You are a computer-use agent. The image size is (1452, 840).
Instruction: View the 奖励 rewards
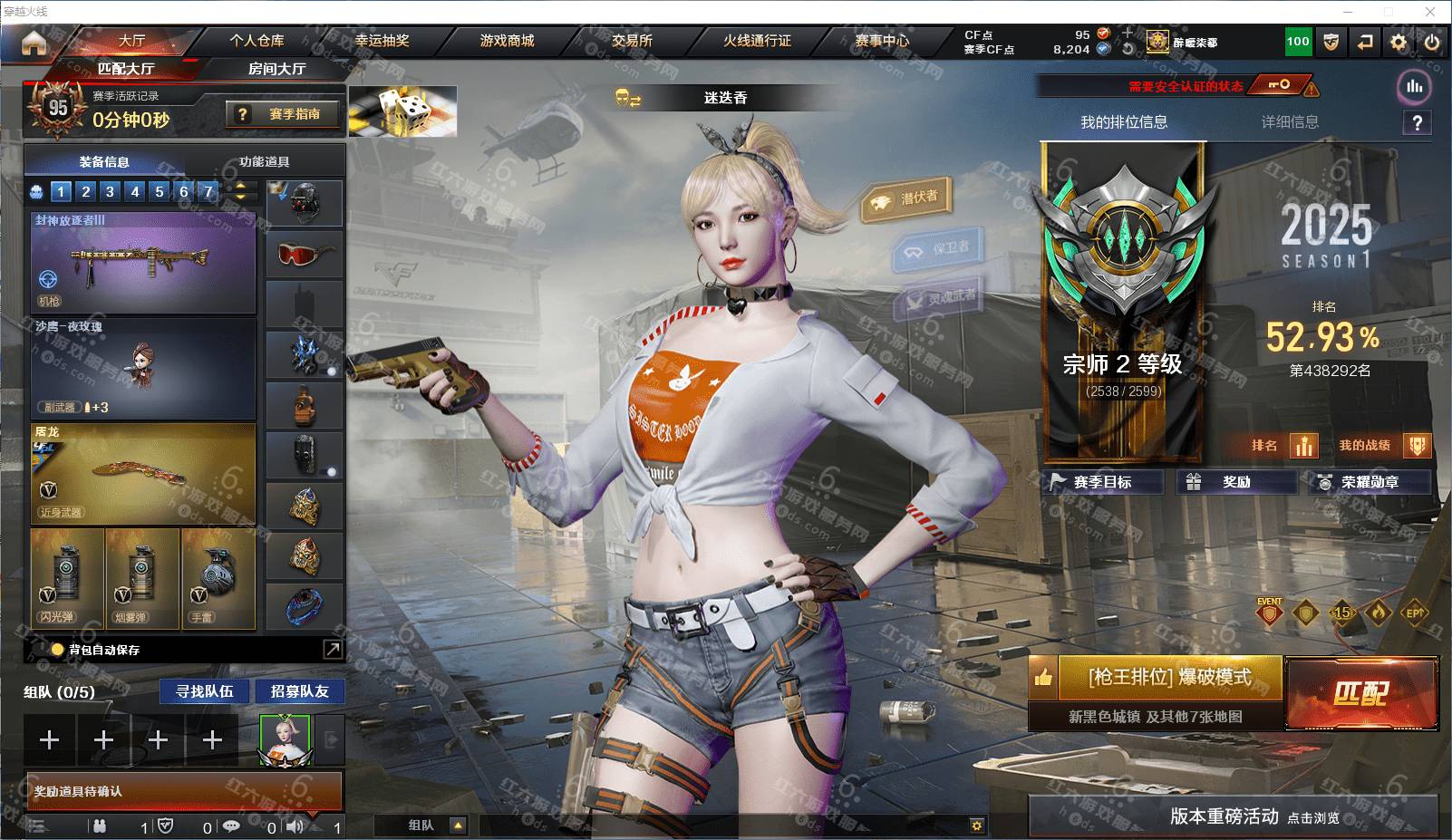tap(1235, 482)
